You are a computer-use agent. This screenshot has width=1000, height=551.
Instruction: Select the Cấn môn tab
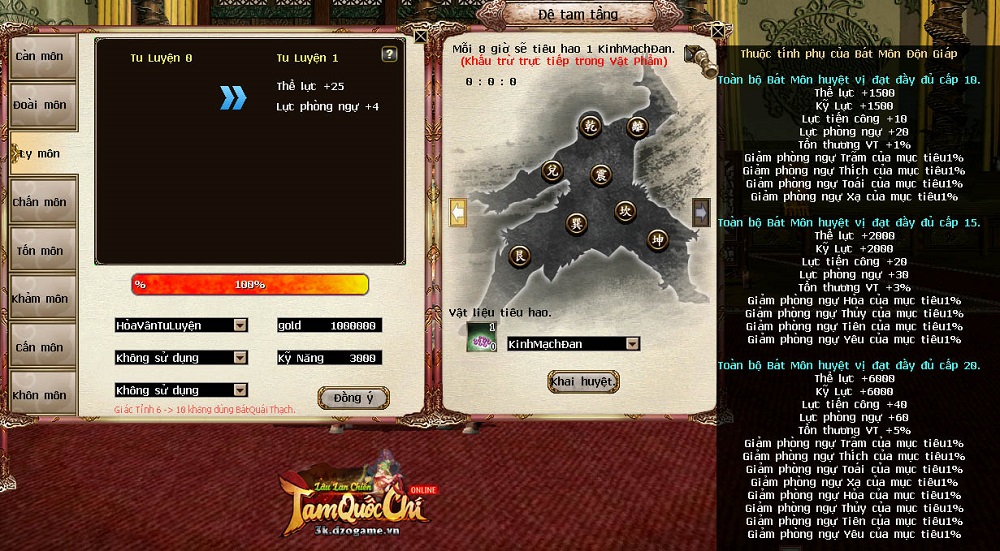point(41,347)
